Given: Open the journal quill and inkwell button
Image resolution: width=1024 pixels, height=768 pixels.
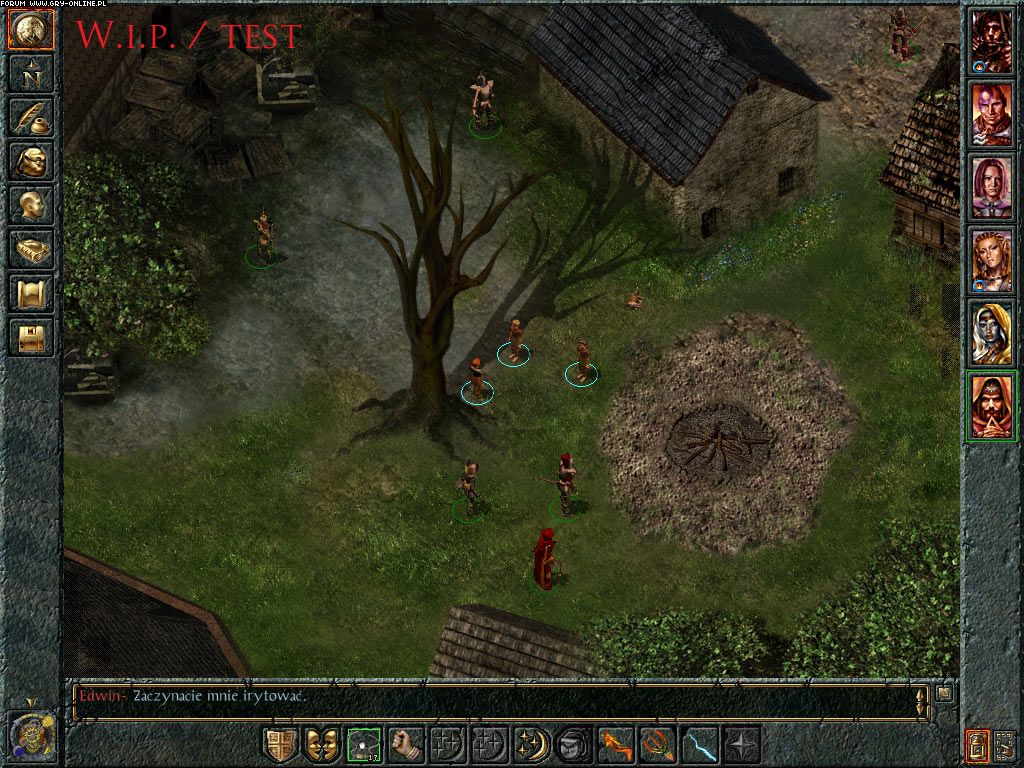Looking at the screenshot, I should tap(30, 117).
